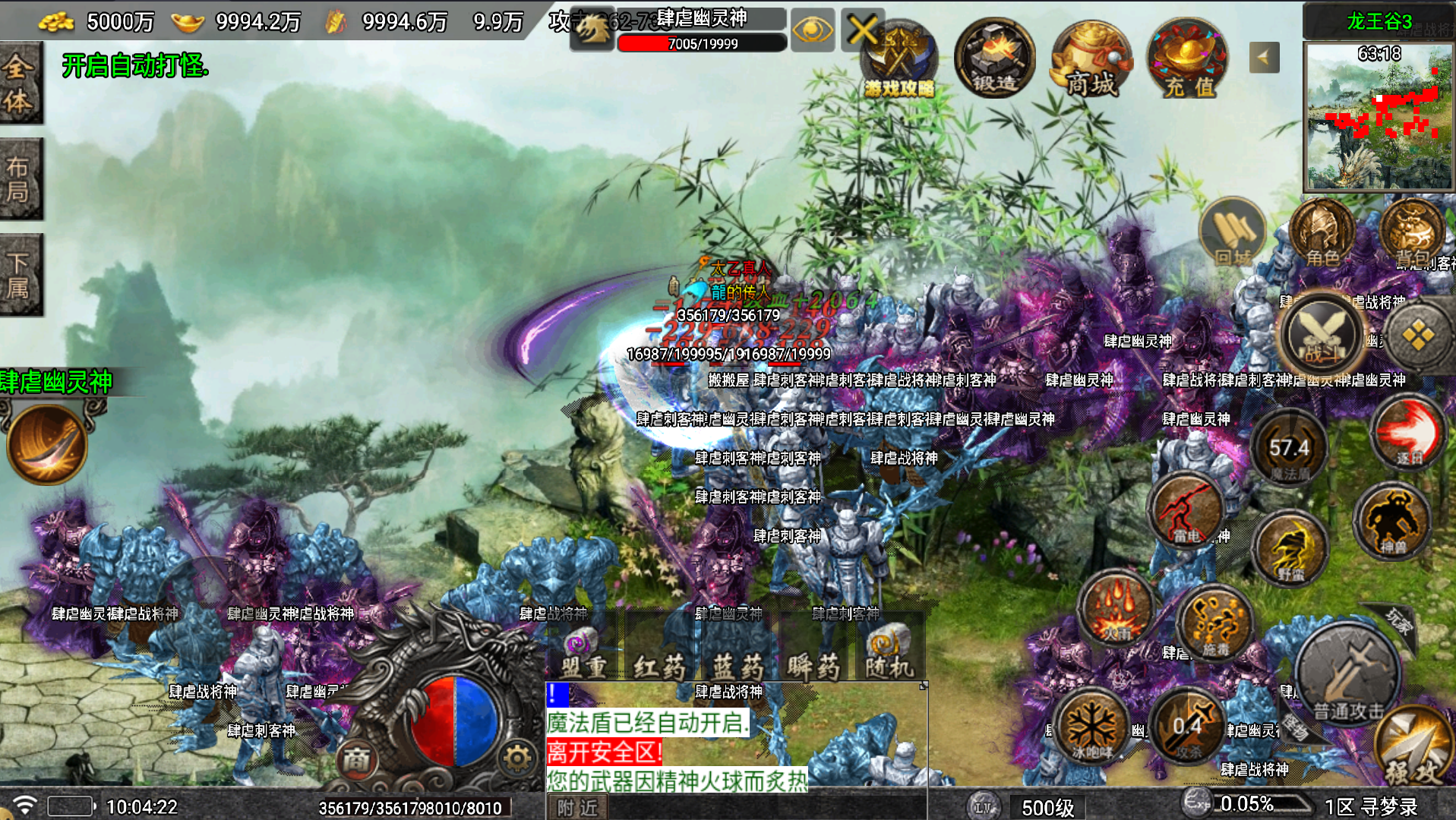Open the gear settings button by the orb
Screen dimensions: 1456x820
pyautogui.click(x=517, y=757)
